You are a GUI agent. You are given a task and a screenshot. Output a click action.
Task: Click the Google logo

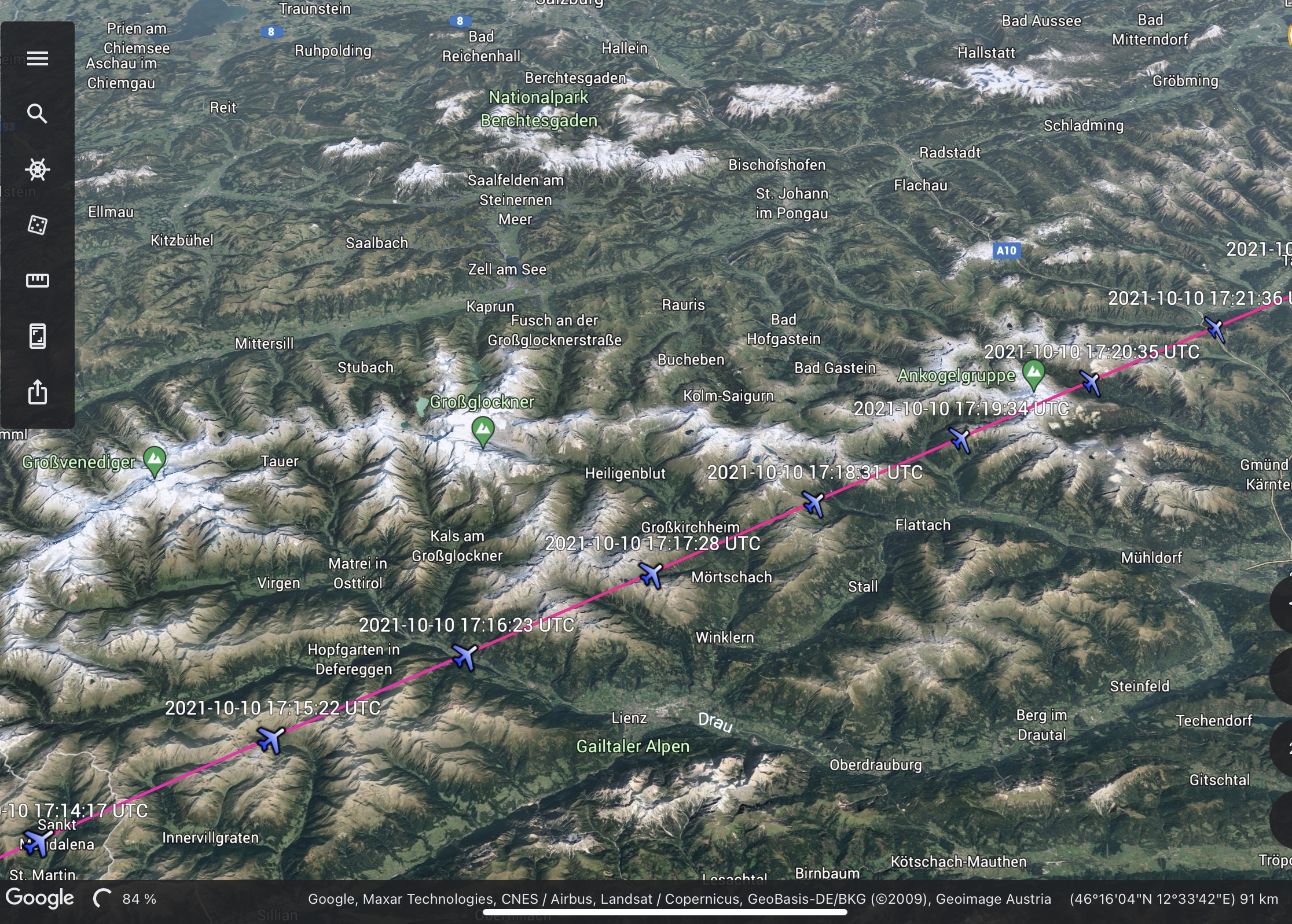(40, 898)
